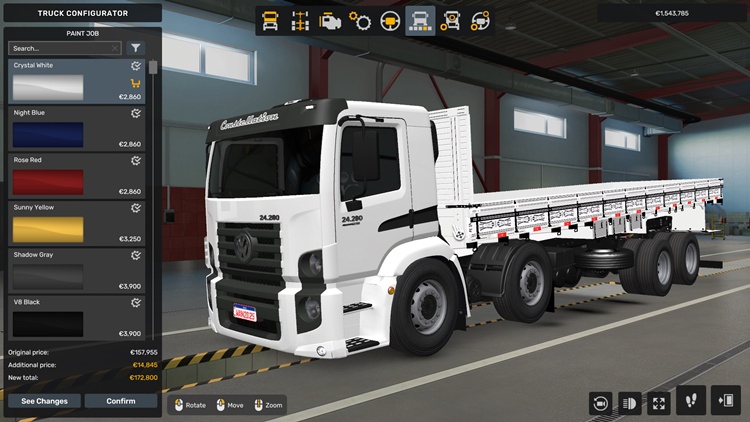The image size is (750, 422).
Task: Toggle the truck headlights
Action: [629, 402]
